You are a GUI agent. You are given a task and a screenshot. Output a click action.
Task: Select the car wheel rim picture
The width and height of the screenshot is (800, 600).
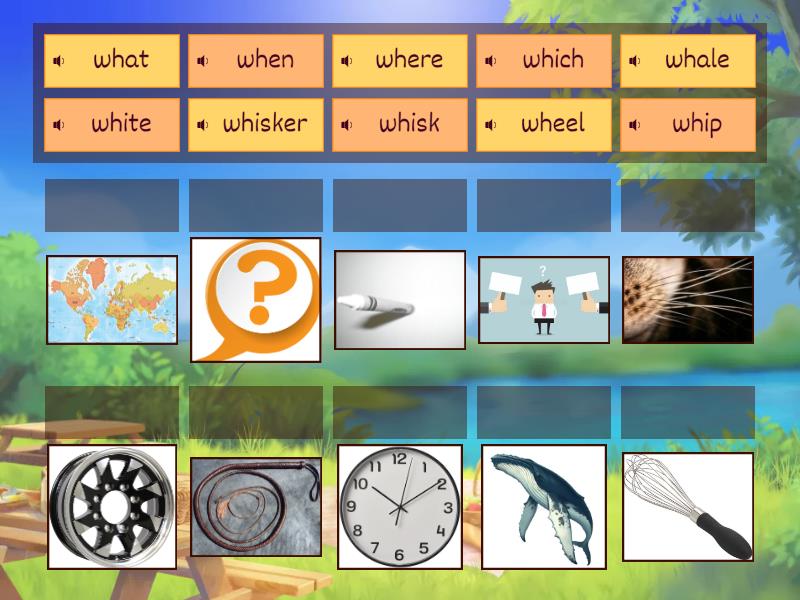(x=112, y=506)
